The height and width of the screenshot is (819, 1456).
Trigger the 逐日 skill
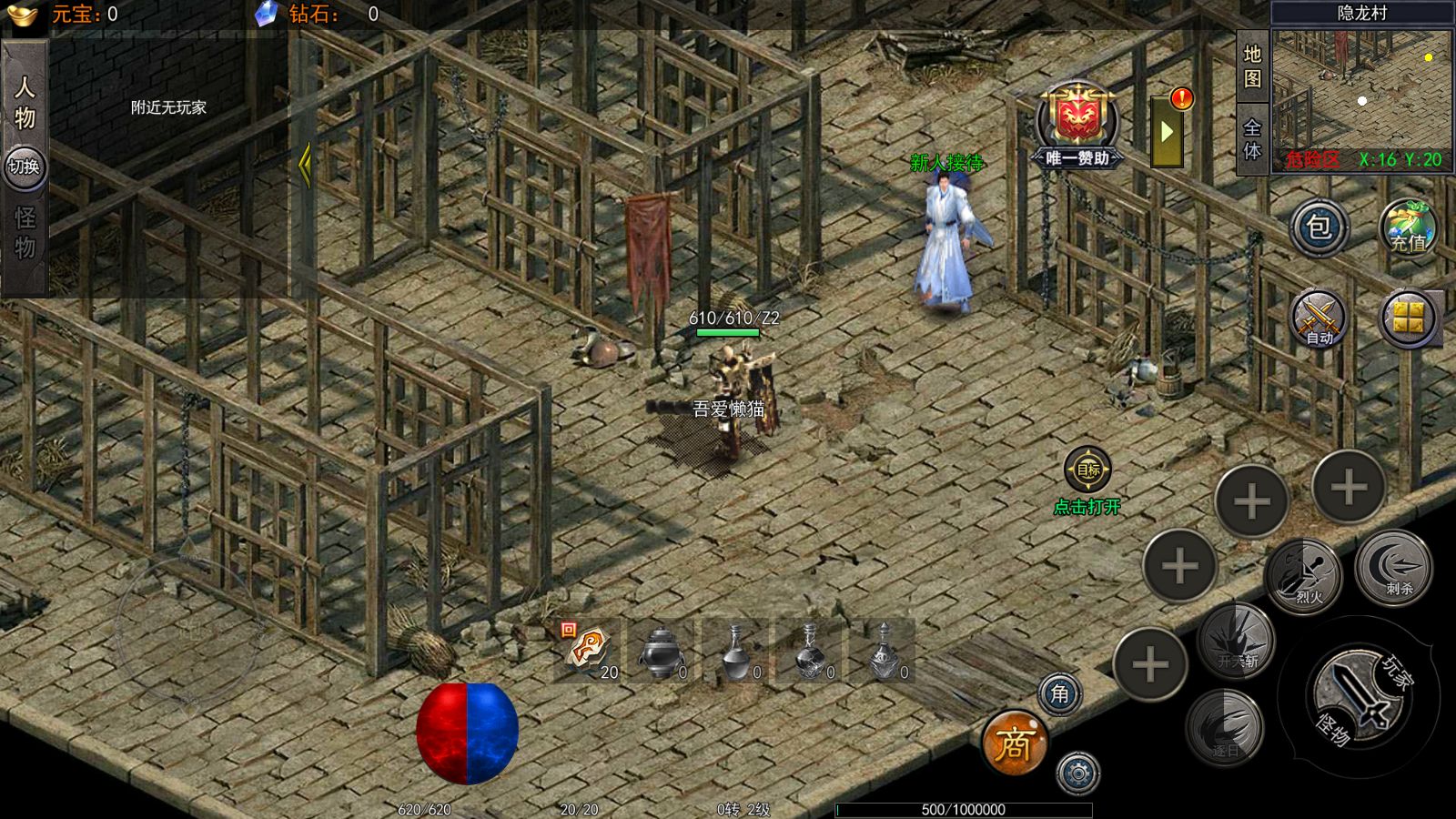point(1224,728)
